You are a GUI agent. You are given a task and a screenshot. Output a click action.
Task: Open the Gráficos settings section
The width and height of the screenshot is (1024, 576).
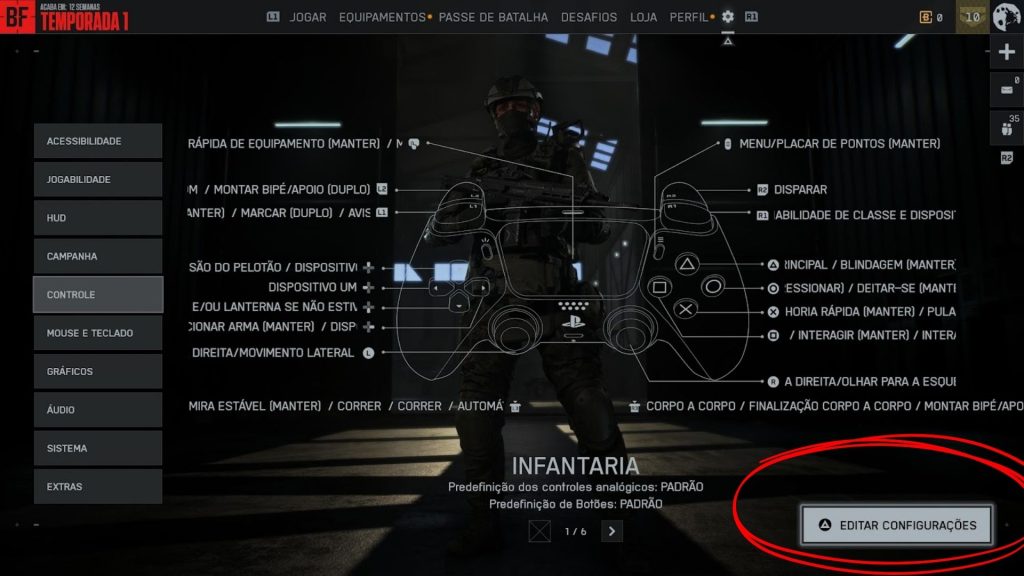coord(97,371)
